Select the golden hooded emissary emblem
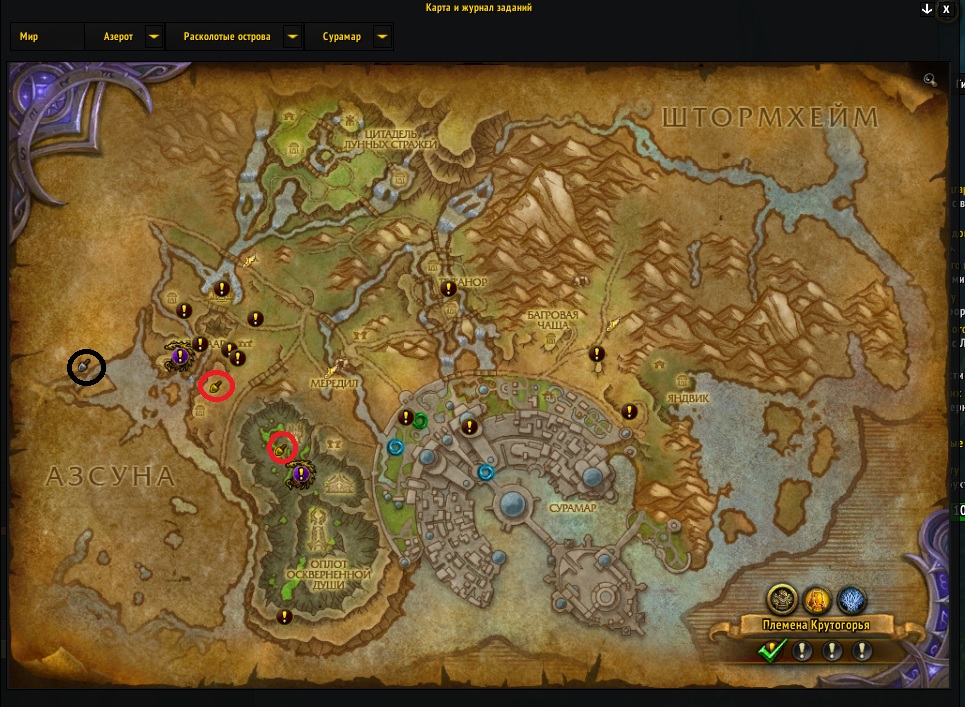Screen dimensions: 965x707 point(817,600)
